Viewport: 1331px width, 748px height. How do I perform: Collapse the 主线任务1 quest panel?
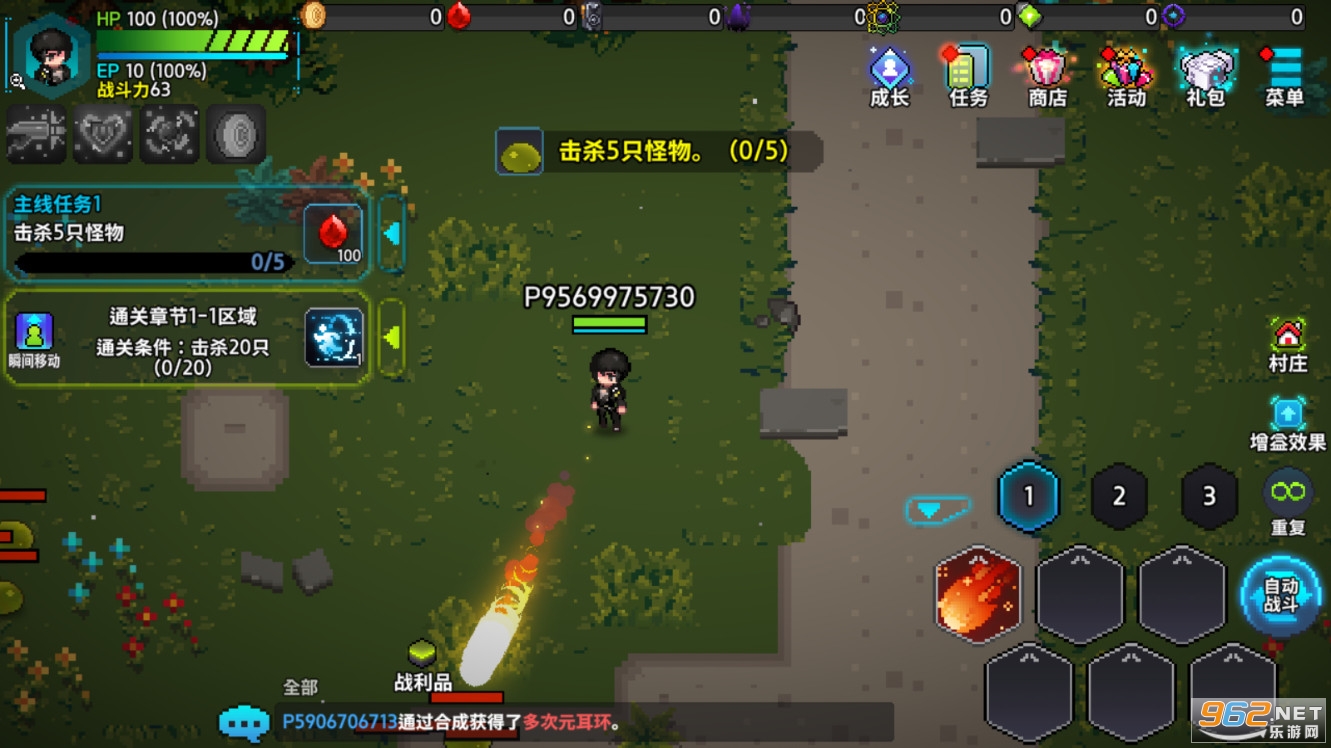point(392,232)
